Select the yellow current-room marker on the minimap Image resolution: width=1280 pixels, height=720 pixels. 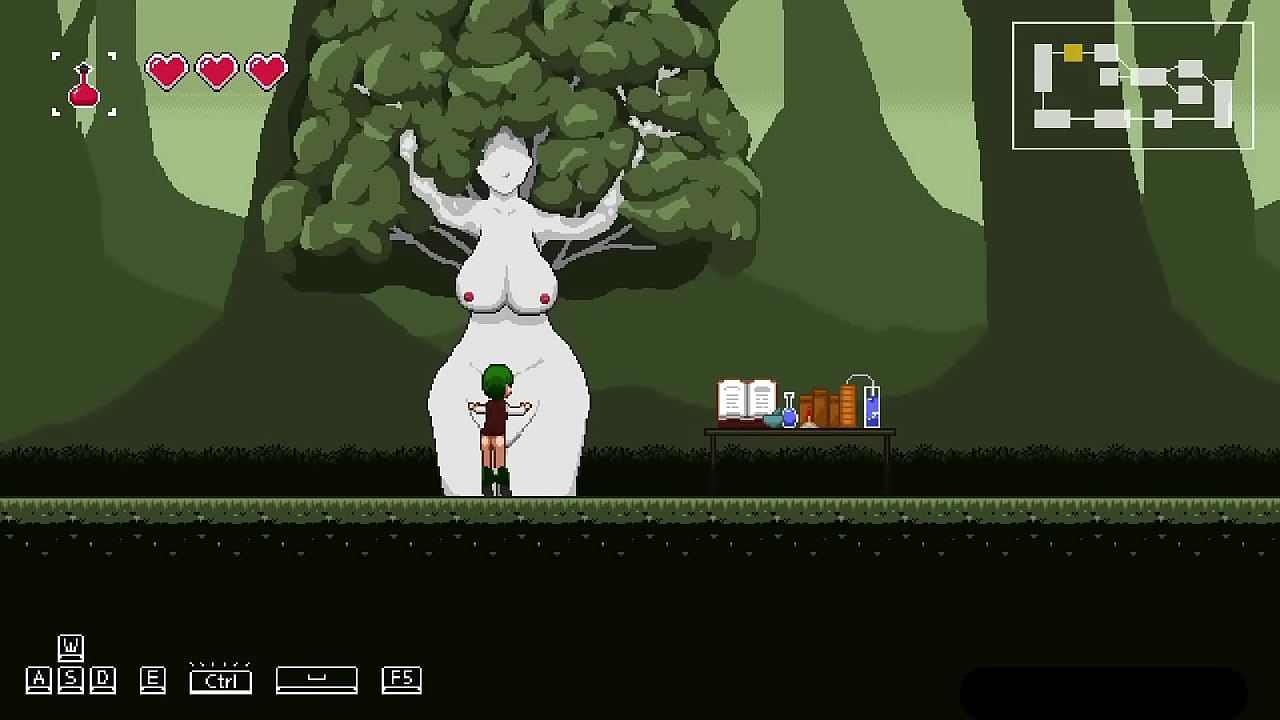[x=1073, y=51]
